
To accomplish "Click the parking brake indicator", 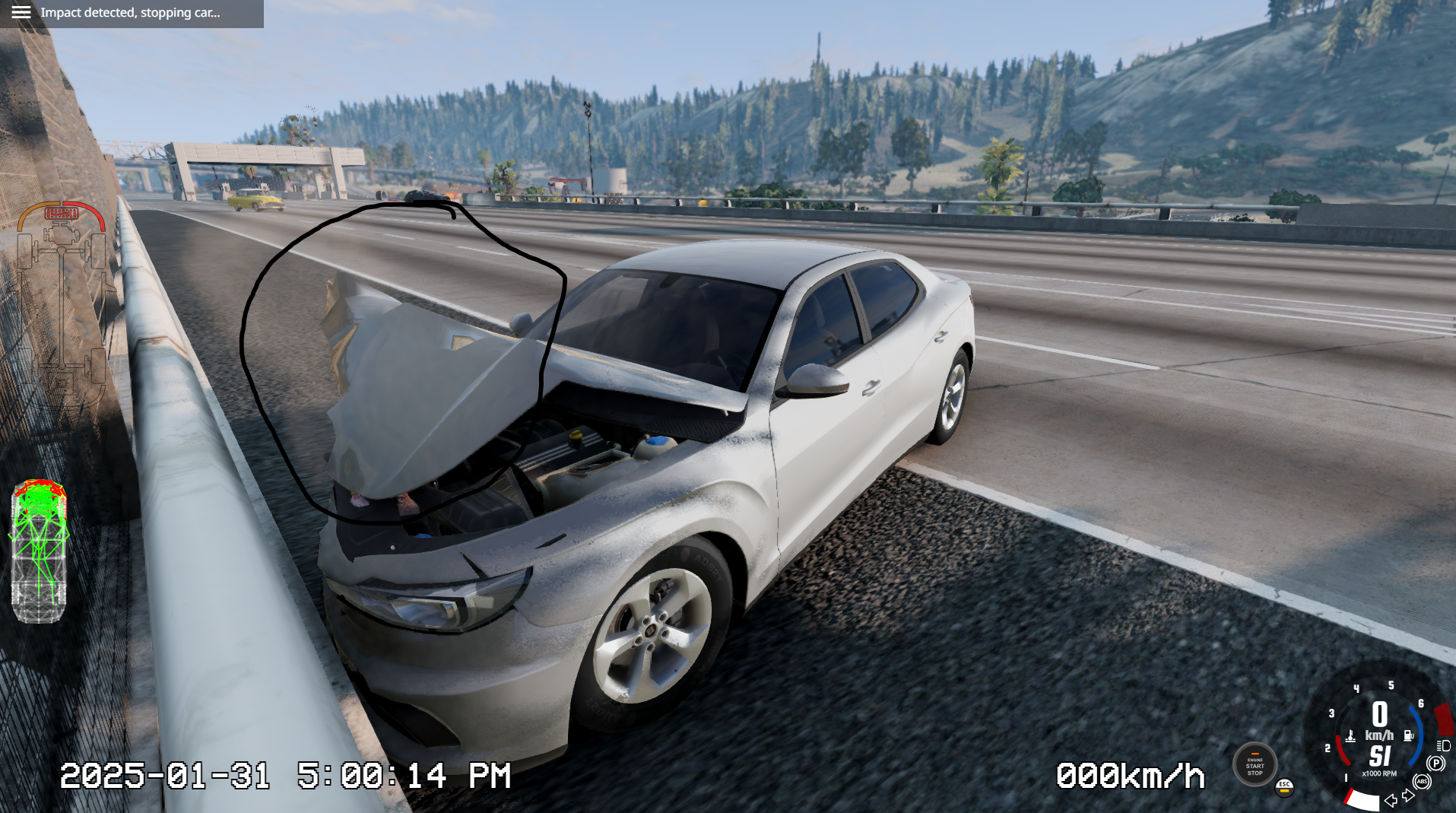I will click(x=1435, y=764).
